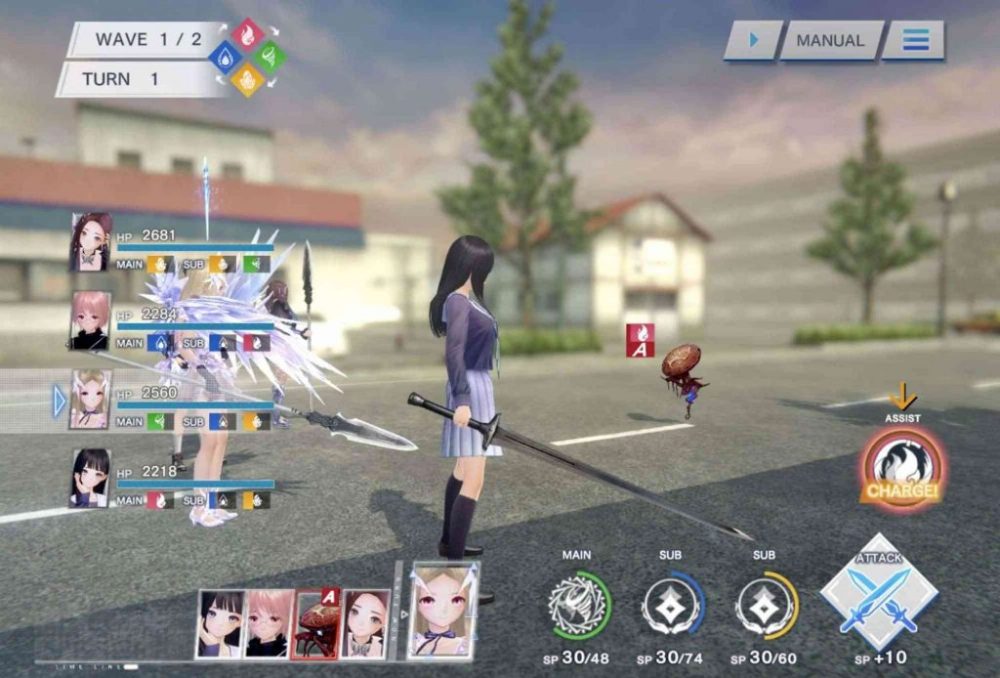Select the party member with 2681 HP
This screenshot has height=678, width=1000.
coord(90,242)
